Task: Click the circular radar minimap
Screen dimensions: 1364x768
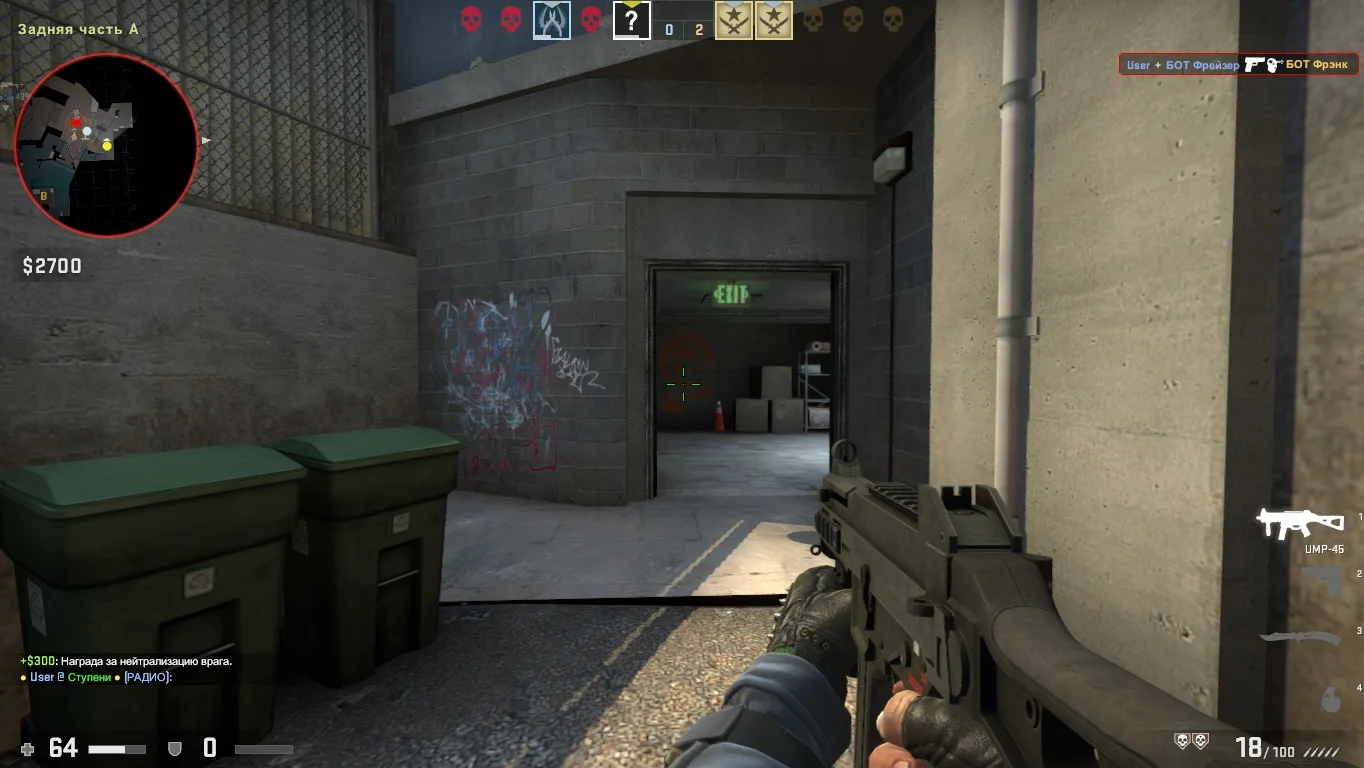Action: click(106, 145)
